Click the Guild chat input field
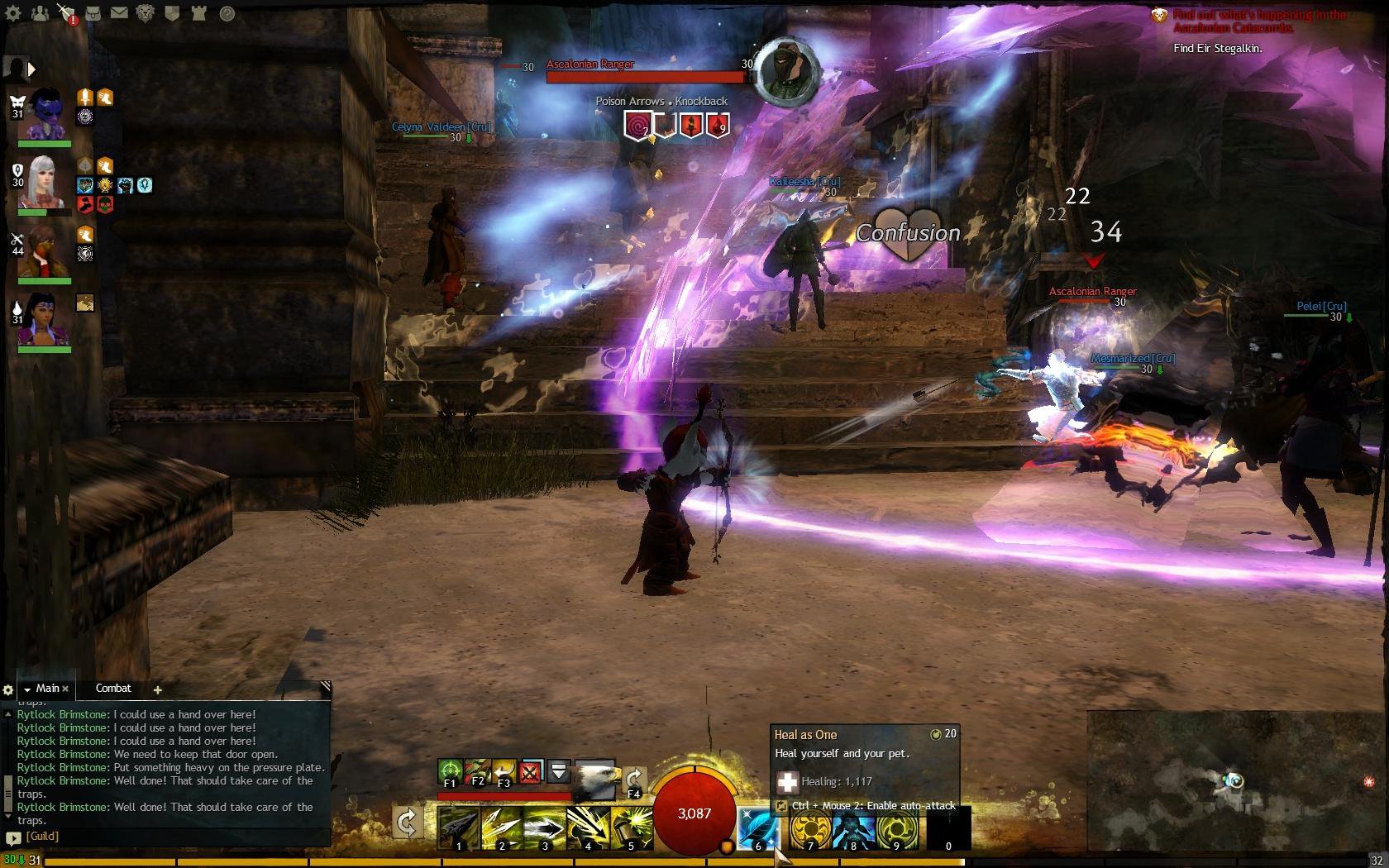 (x=165, y=836)
